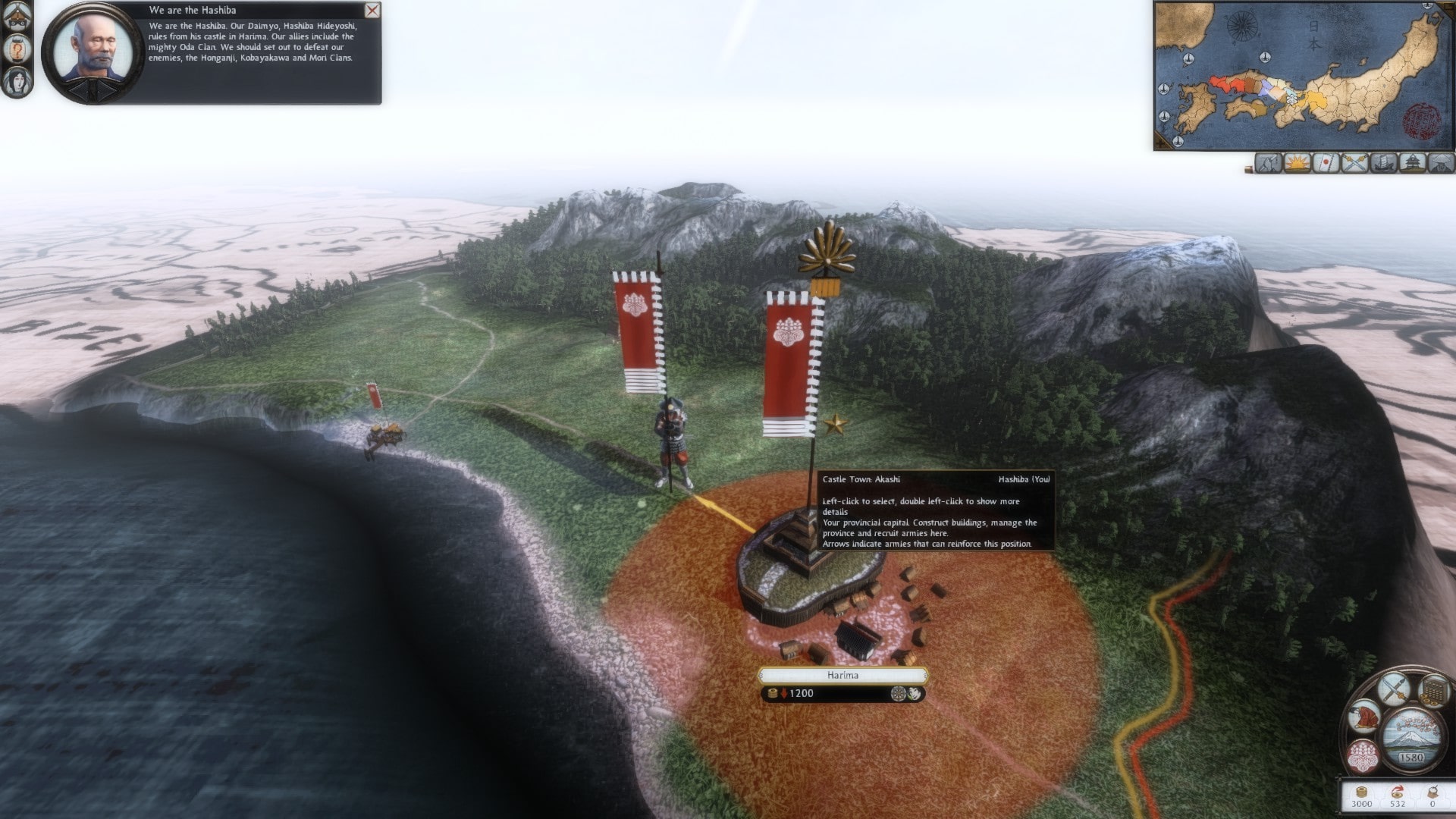Open diplomacy with the bowing figure icon
Image resolution: width=1456 pixels, height=819 pixels.
[1363, 718]
